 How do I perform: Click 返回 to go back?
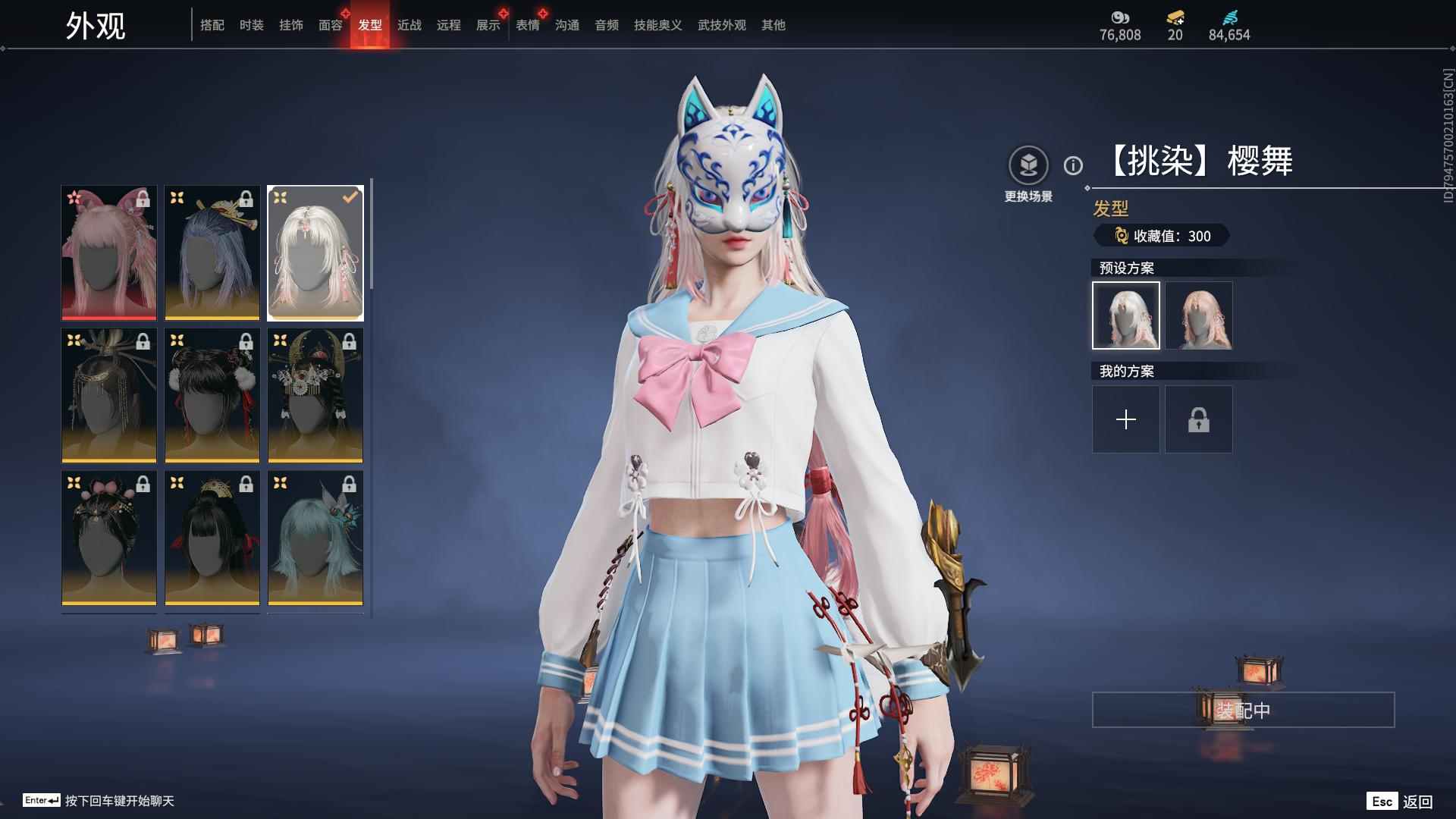pos(1417,802)
